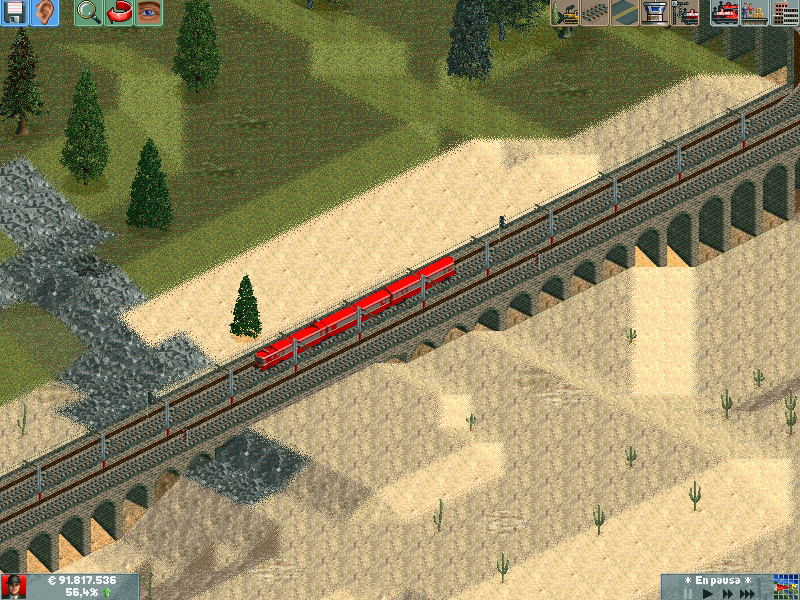Toggle the pause button
800x600 pixels.
coord(688,593)
